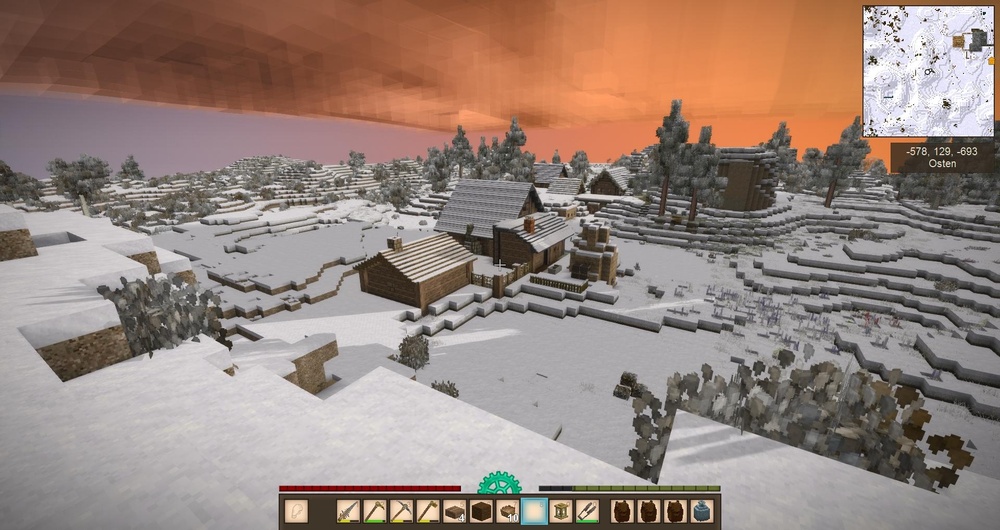Image resolution: width=1000 pixels, height=530 pixels.
Task: Select the dark brown block slot
Action: (x=481, y=511)
